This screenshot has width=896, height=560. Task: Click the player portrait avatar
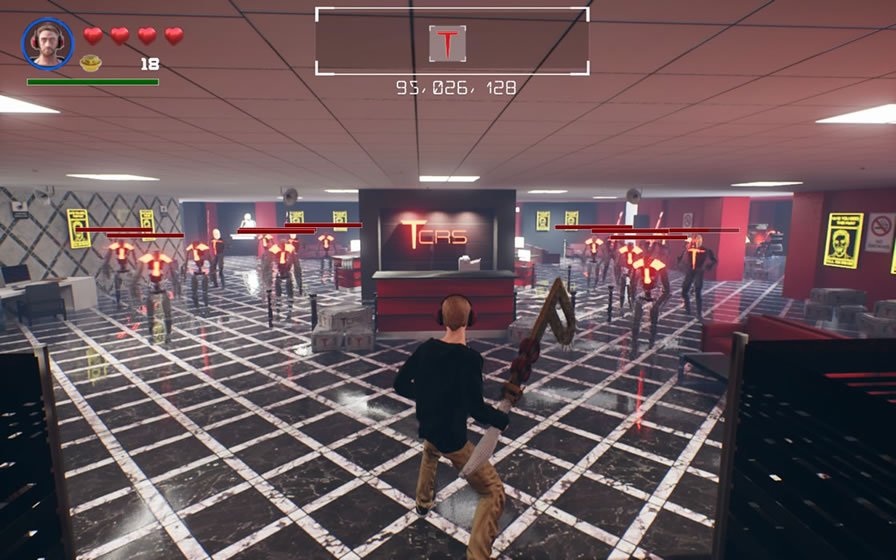click(x=47, y=43)
